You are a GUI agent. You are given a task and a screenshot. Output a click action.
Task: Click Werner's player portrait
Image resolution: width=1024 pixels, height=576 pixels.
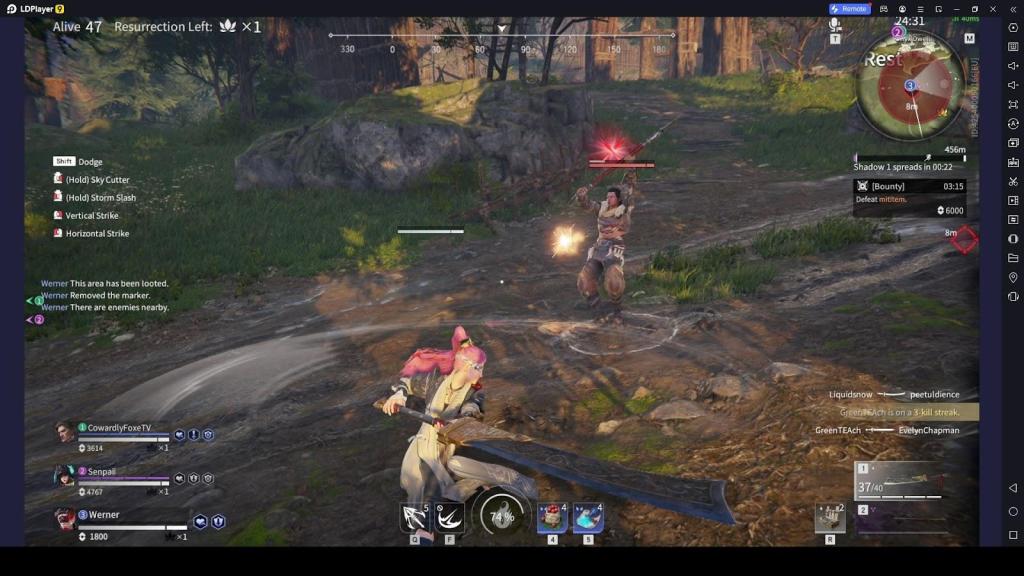click(x=66, y=519)
